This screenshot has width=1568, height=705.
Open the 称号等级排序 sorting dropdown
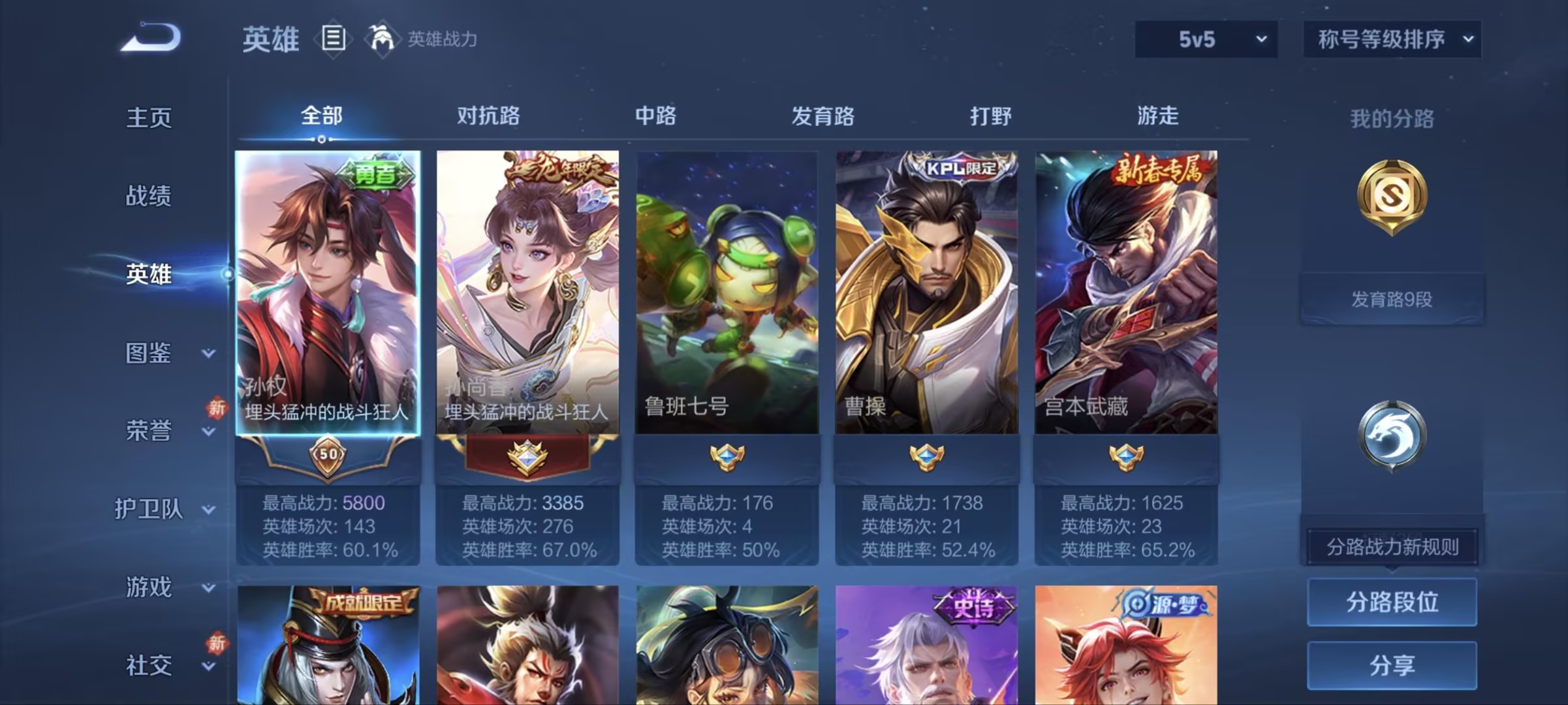click(1392, 39)
